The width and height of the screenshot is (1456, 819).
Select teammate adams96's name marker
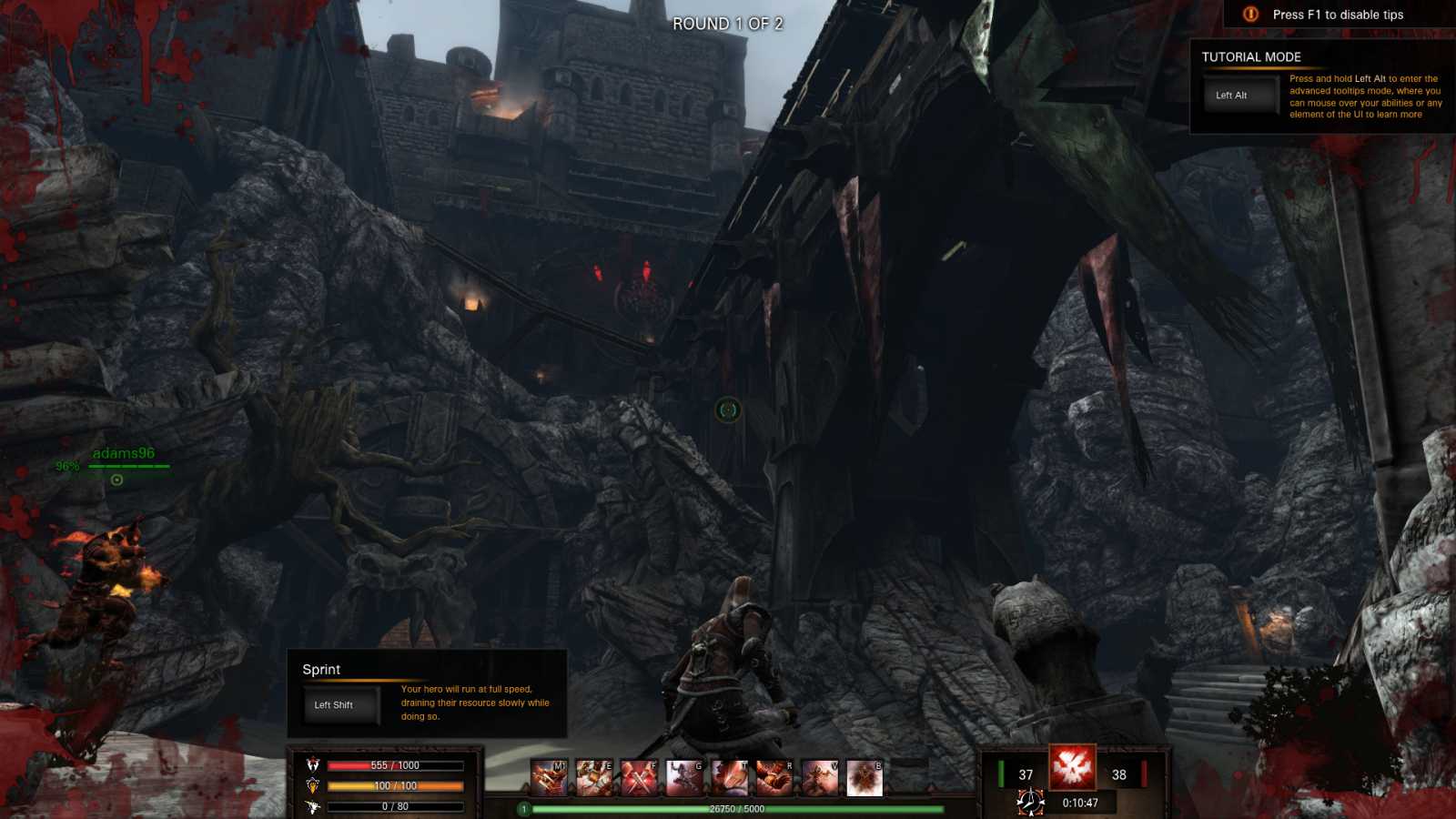click(x=124, y=453)
